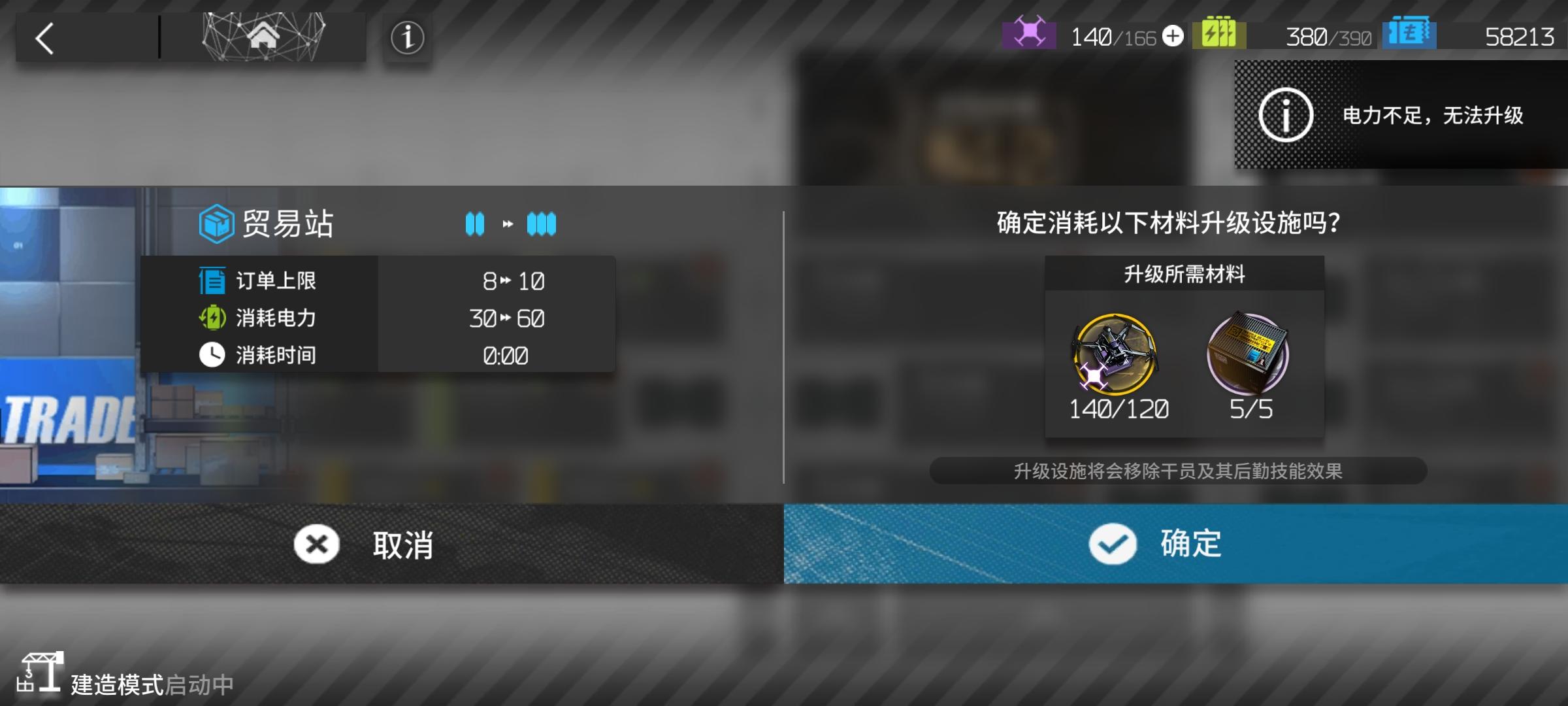Click the clock icon beside 消耗时间

(210, 355)
